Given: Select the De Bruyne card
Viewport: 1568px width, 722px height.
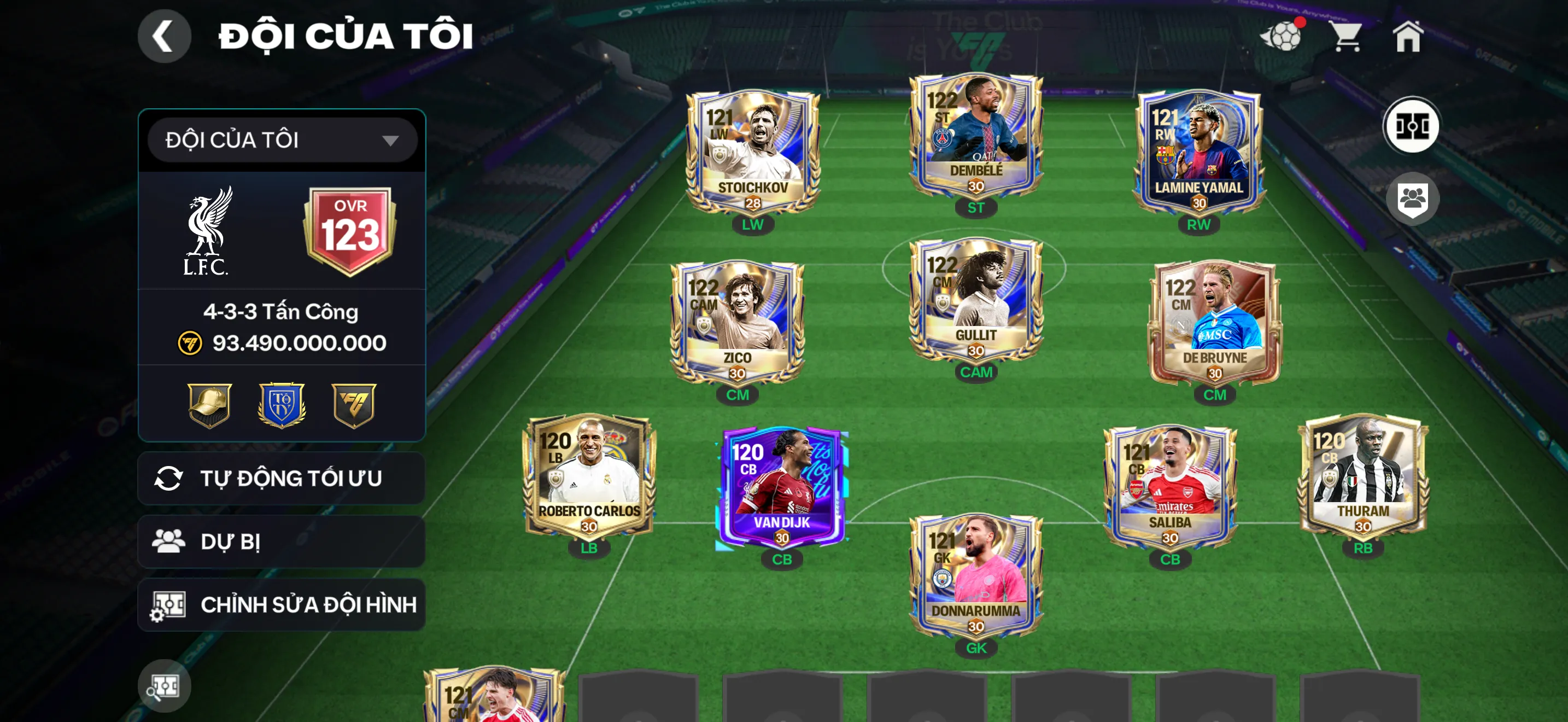Looking at the screenshot, I should pyautogui.click(x=1214, y=321).
